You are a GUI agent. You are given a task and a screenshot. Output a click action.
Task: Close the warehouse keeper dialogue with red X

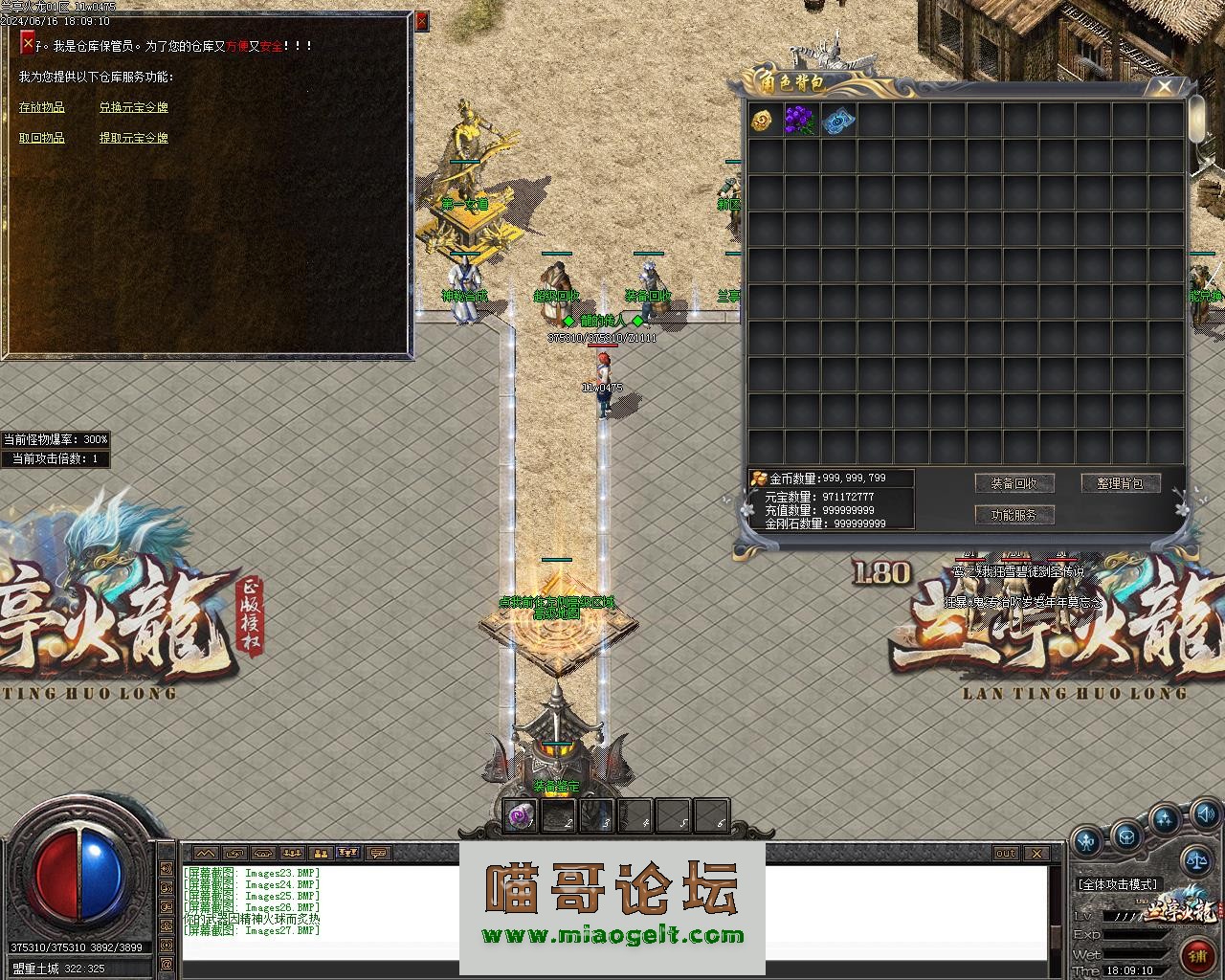tap(28, 43)
